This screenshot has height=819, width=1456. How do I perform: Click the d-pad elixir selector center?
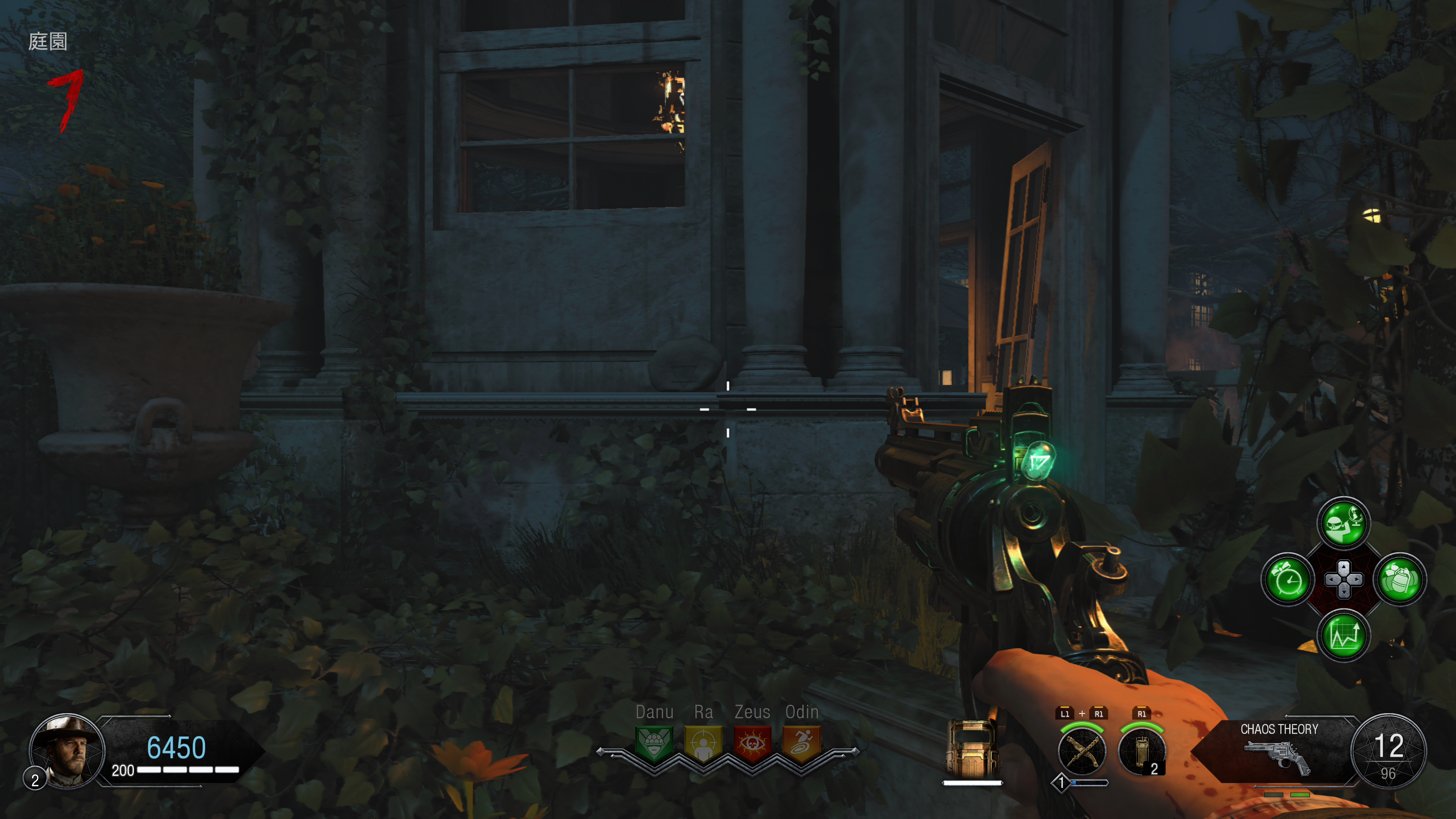[x=1343, y=580]
